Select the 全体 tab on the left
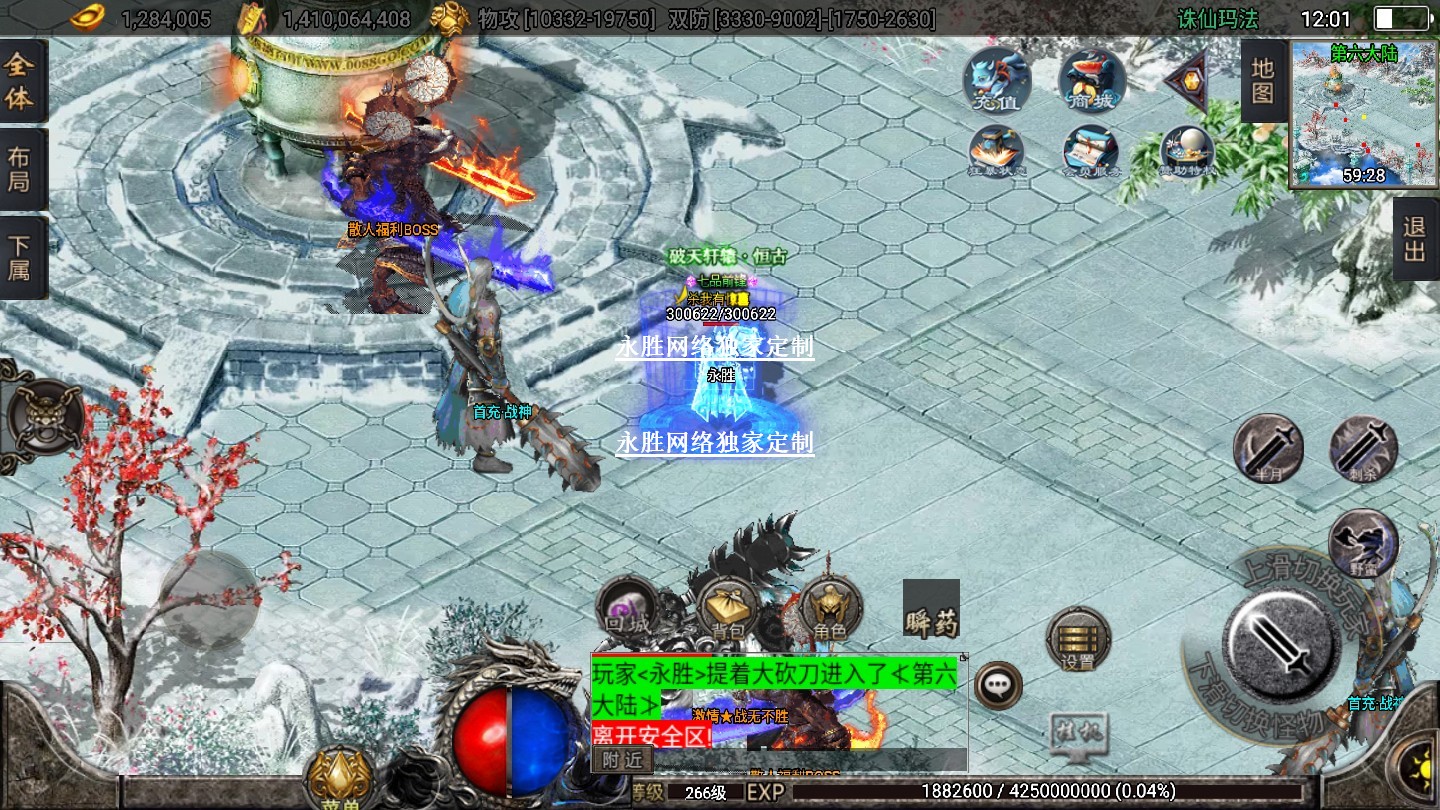This screenshot has height=810, width=1440. click(20, 82)
